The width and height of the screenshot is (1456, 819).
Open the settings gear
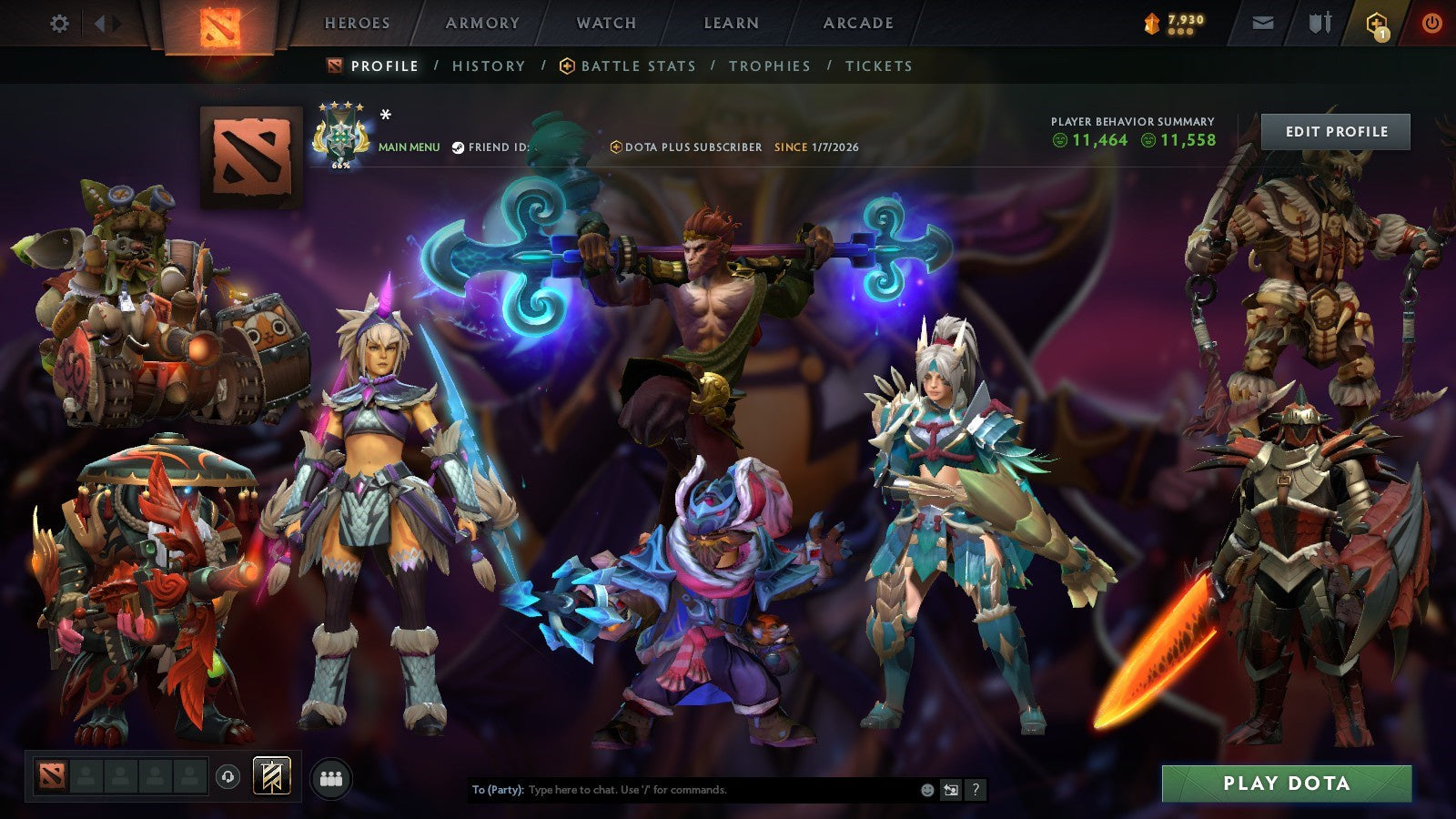tap(60, 23)
